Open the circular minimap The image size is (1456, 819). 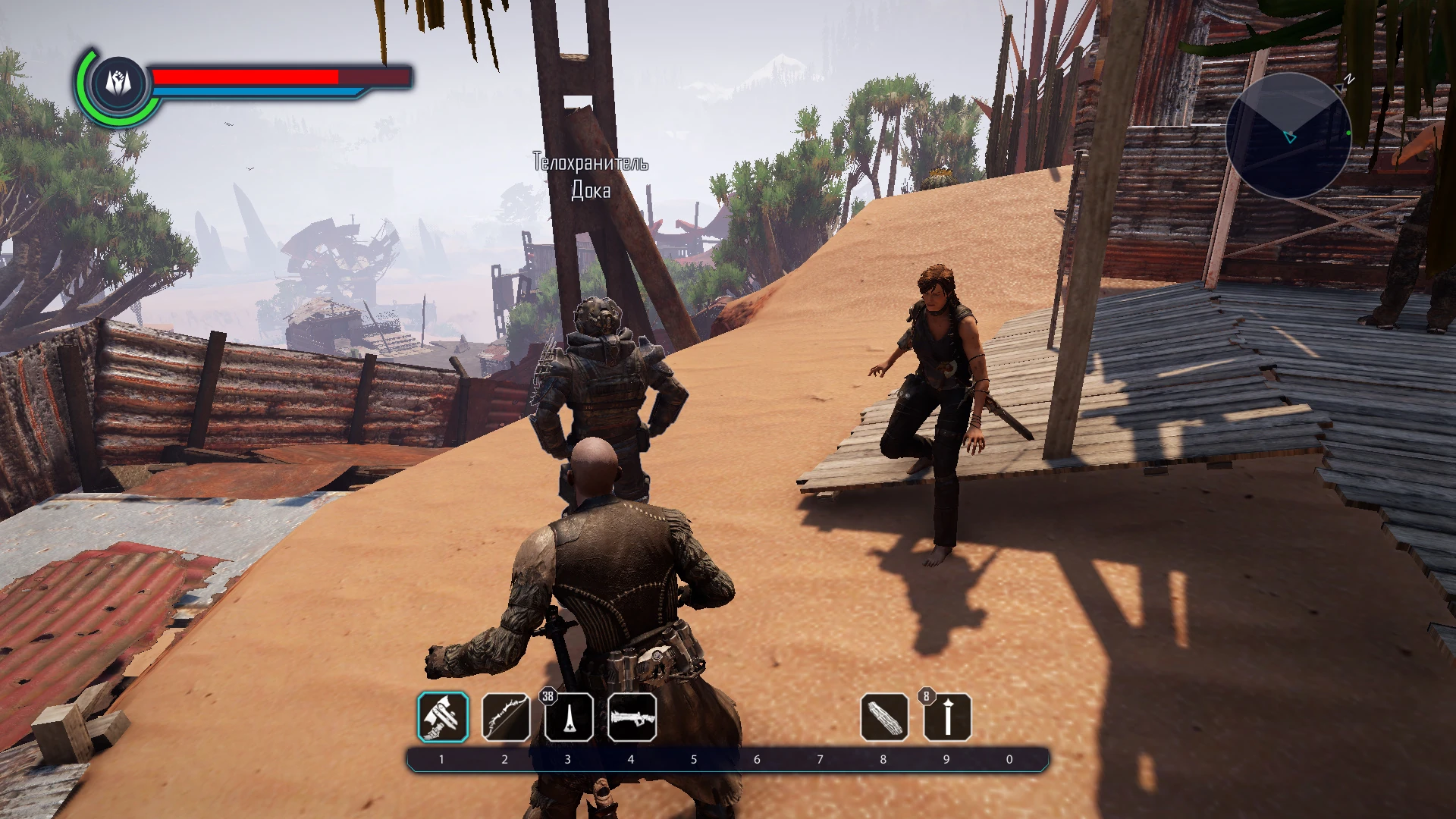click(1288, 135)
